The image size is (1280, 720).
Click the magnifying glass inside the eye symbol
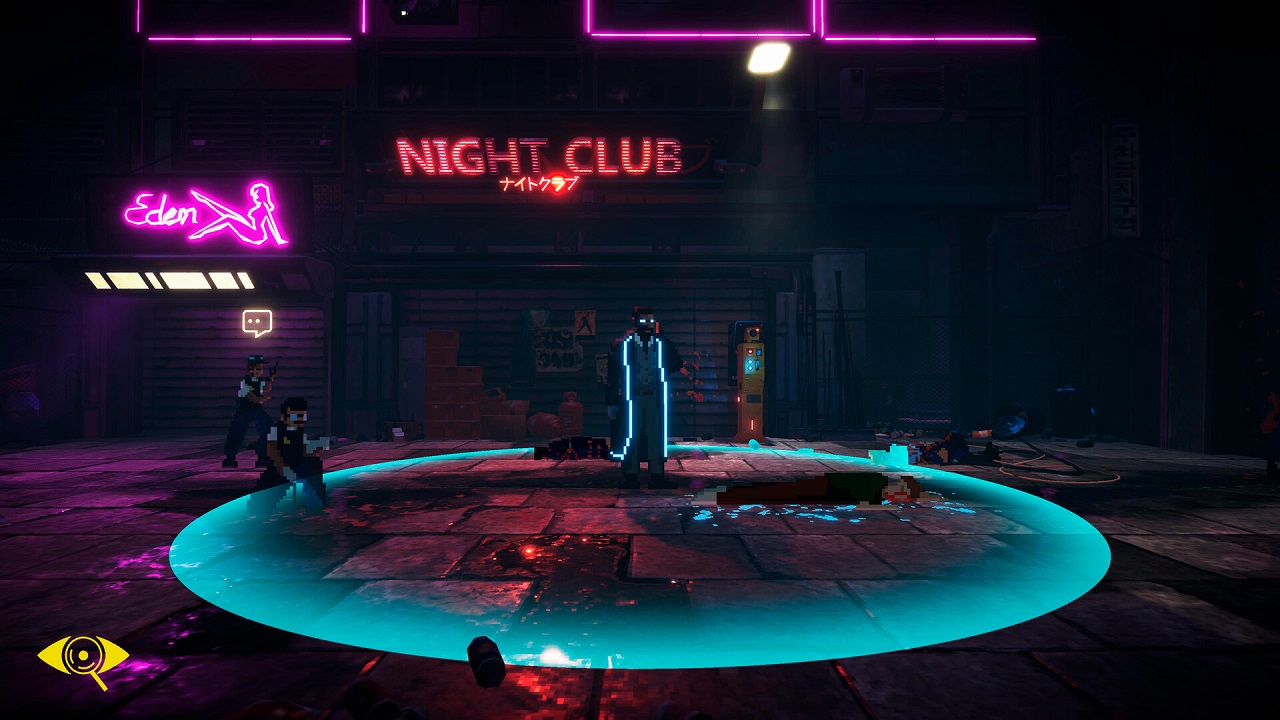pyautogui.click(x=83, y=655)
